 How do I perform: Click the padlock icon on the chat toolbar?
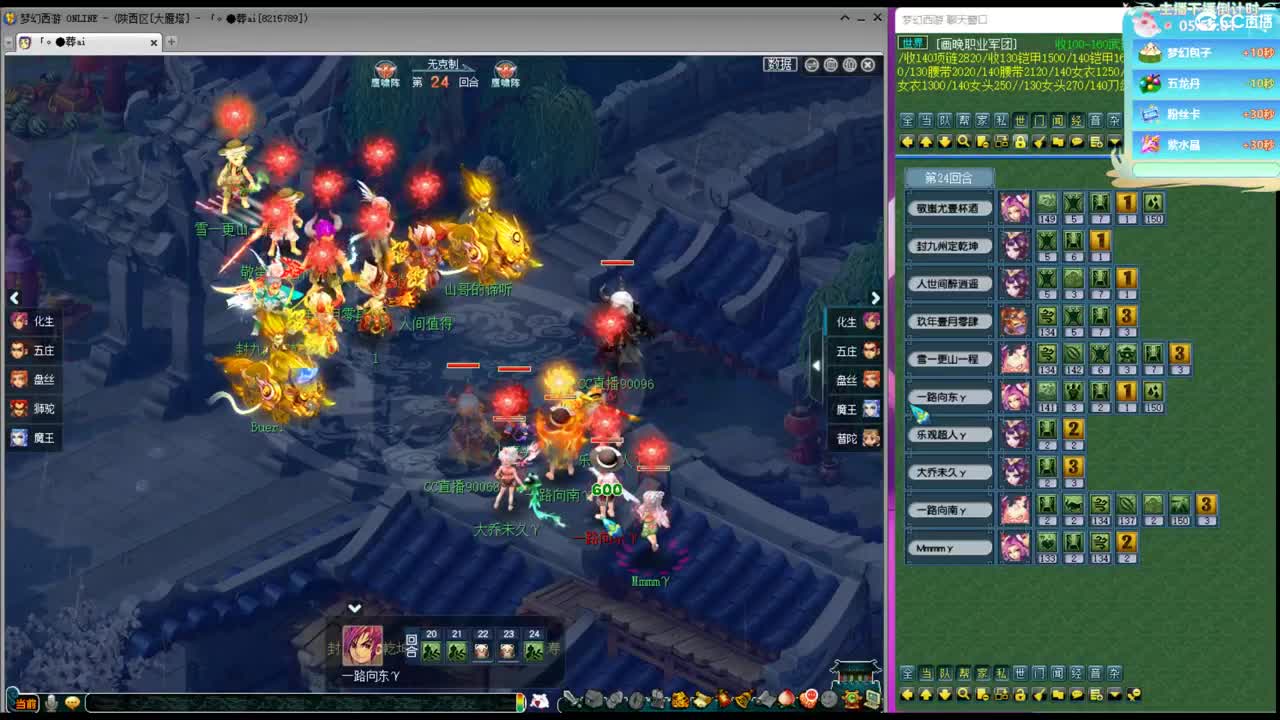1020,142
